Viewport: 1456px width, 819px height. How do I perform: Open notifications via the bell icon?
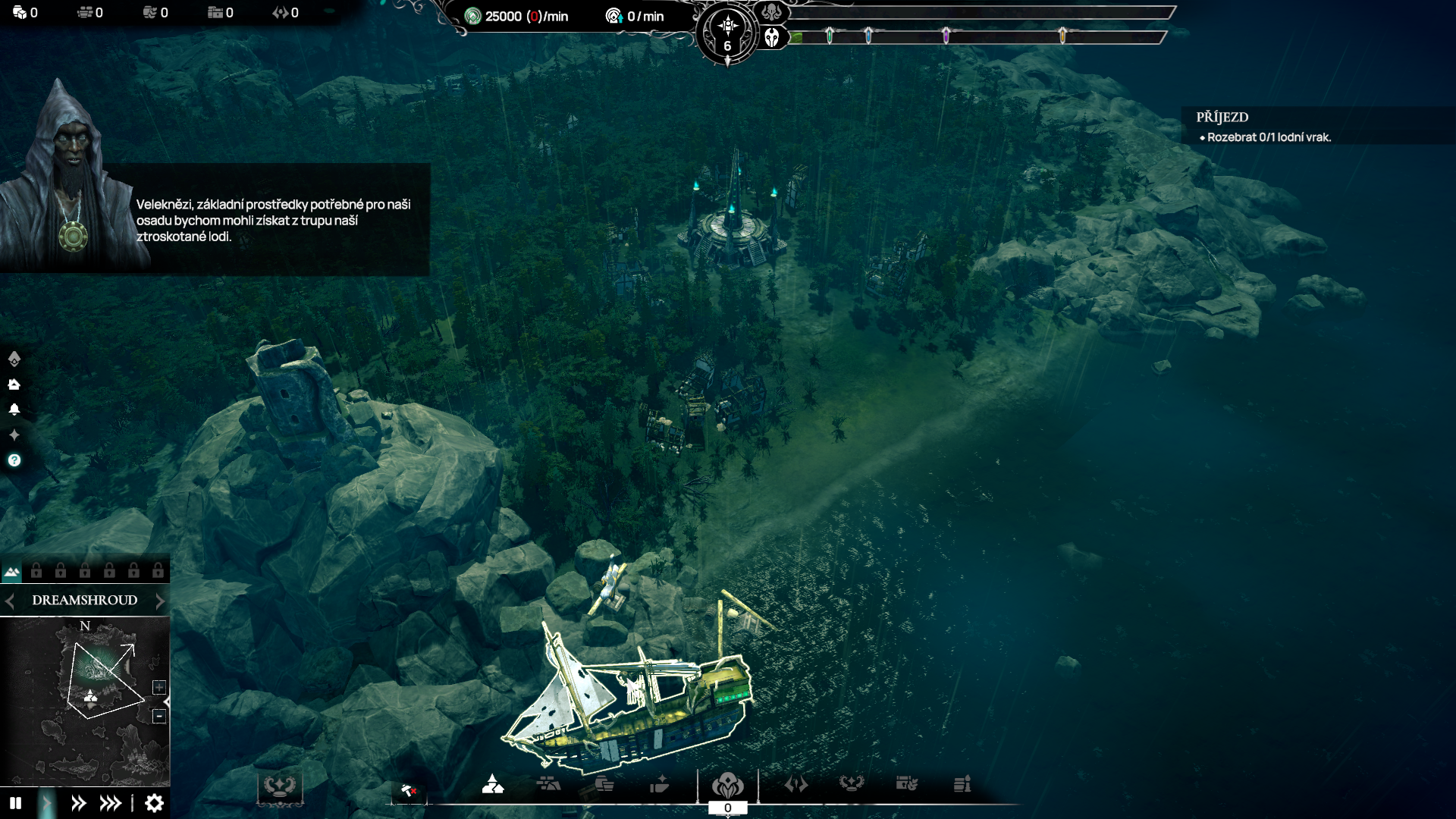coord(14,409)
